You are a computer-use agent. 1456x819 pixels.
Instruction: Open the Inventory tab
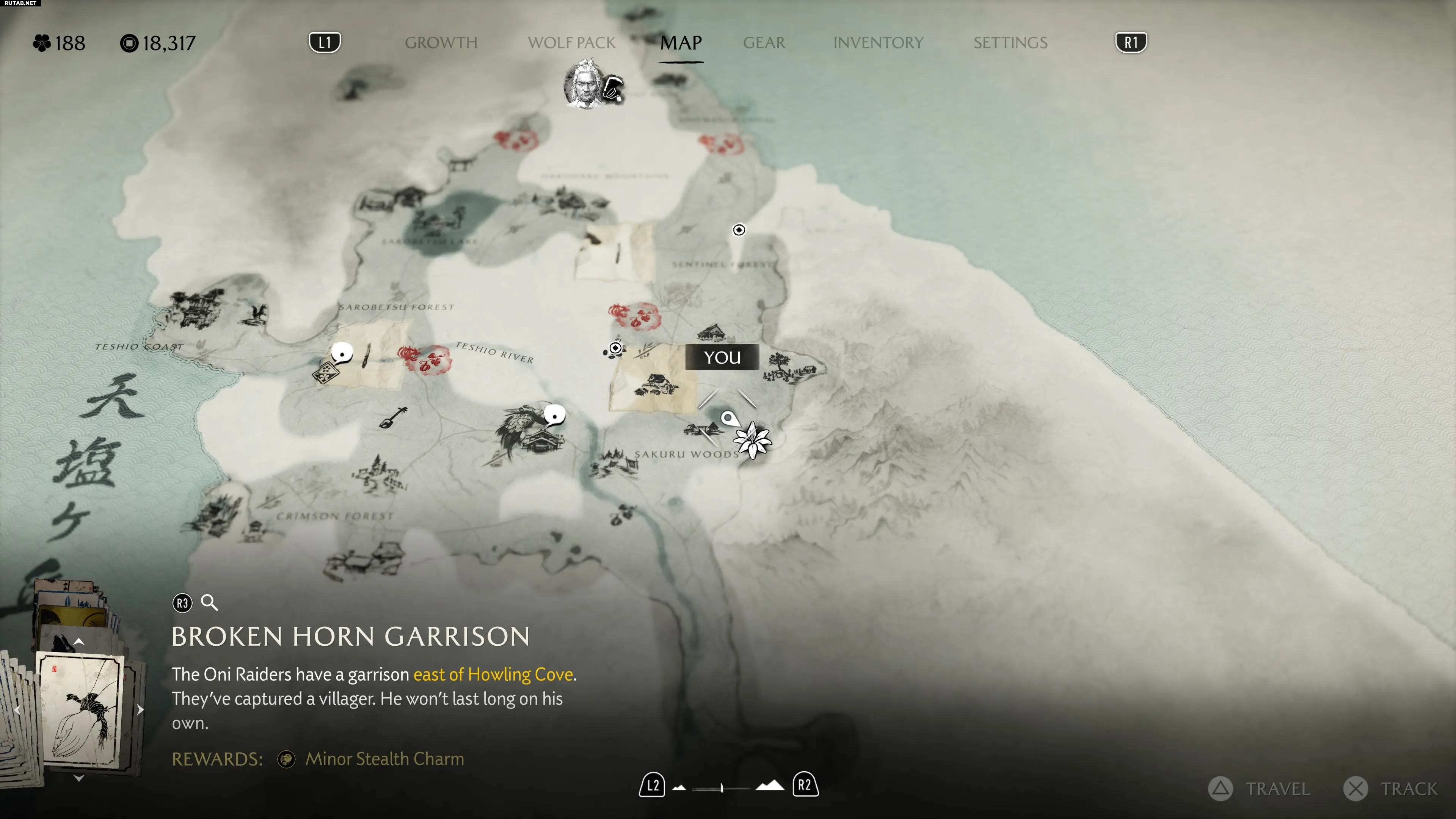point(878,43)
